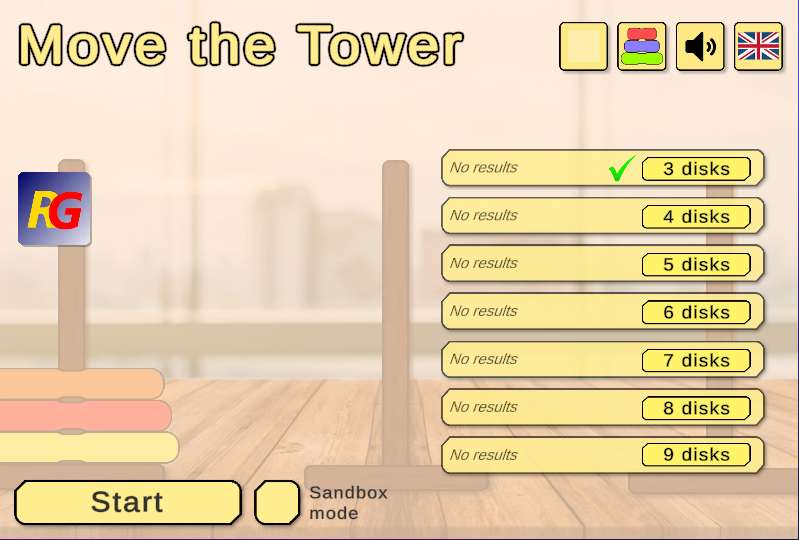The width and height of the screenshot is (799, 540).
Task: Pick the 9 disks option
Action: point(696,455)
